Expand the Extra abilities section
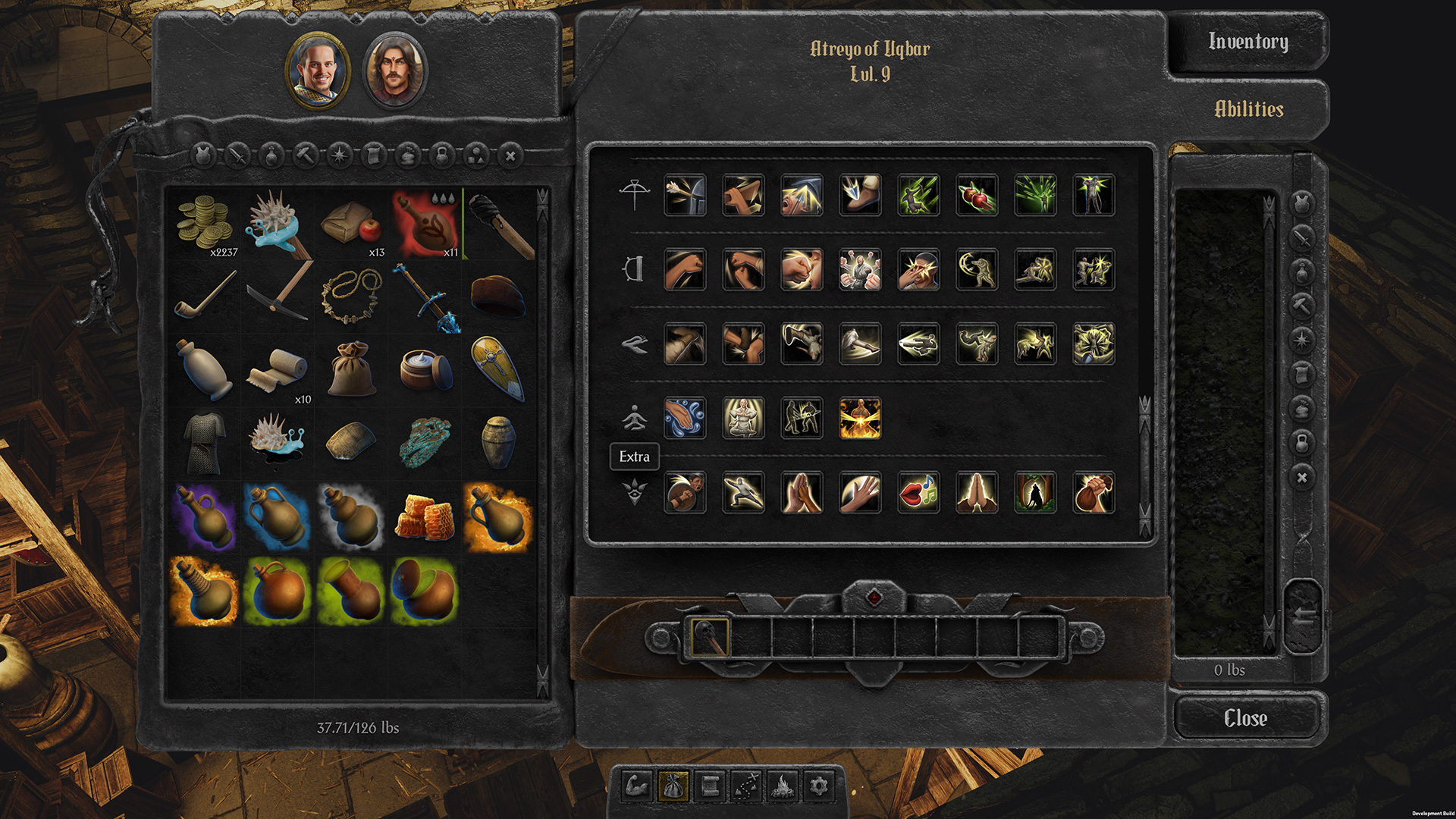 coord(635,457)
